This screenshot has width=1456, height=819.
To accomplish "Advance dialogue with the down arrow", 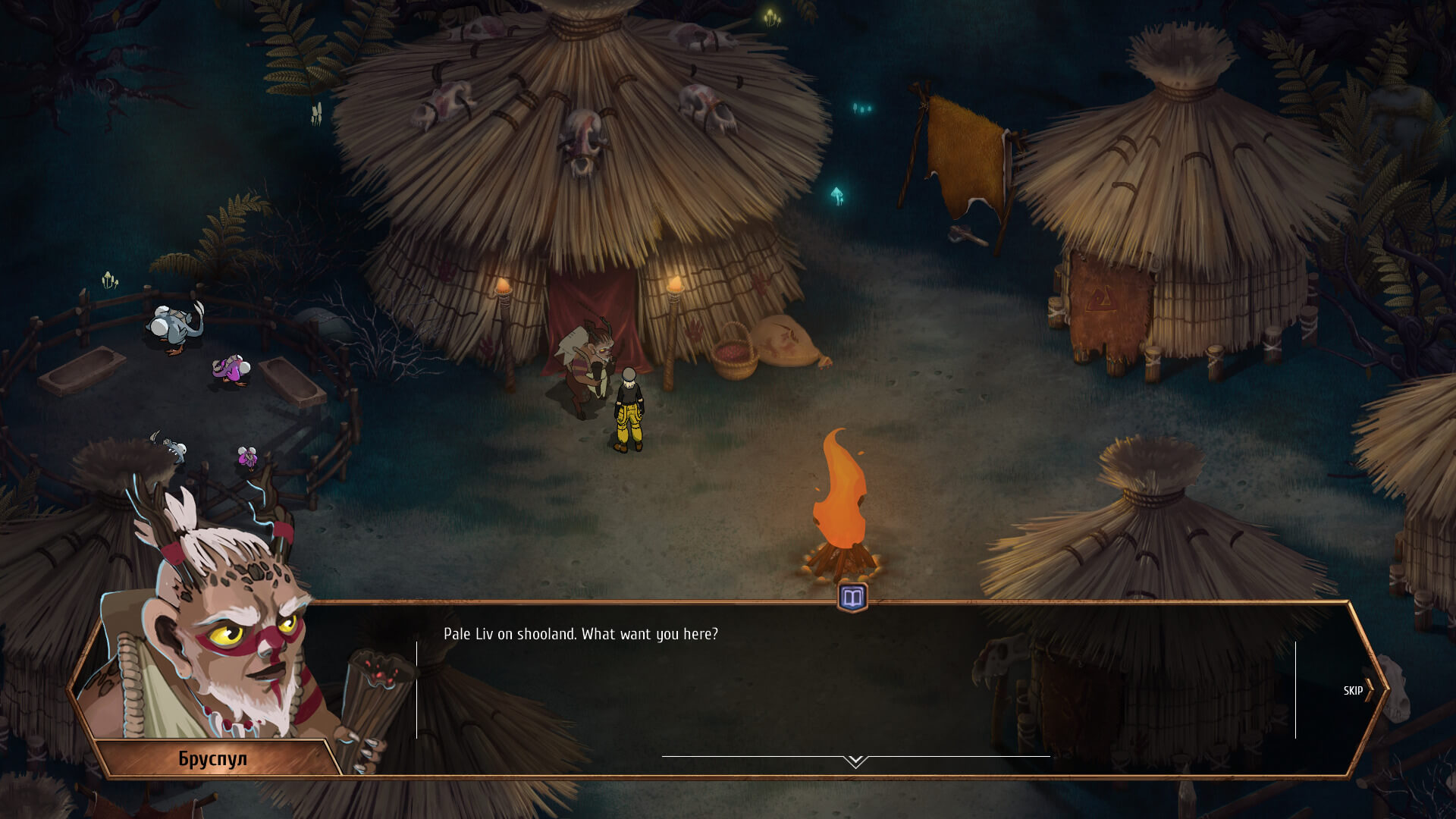I will [x=855, y=761].
